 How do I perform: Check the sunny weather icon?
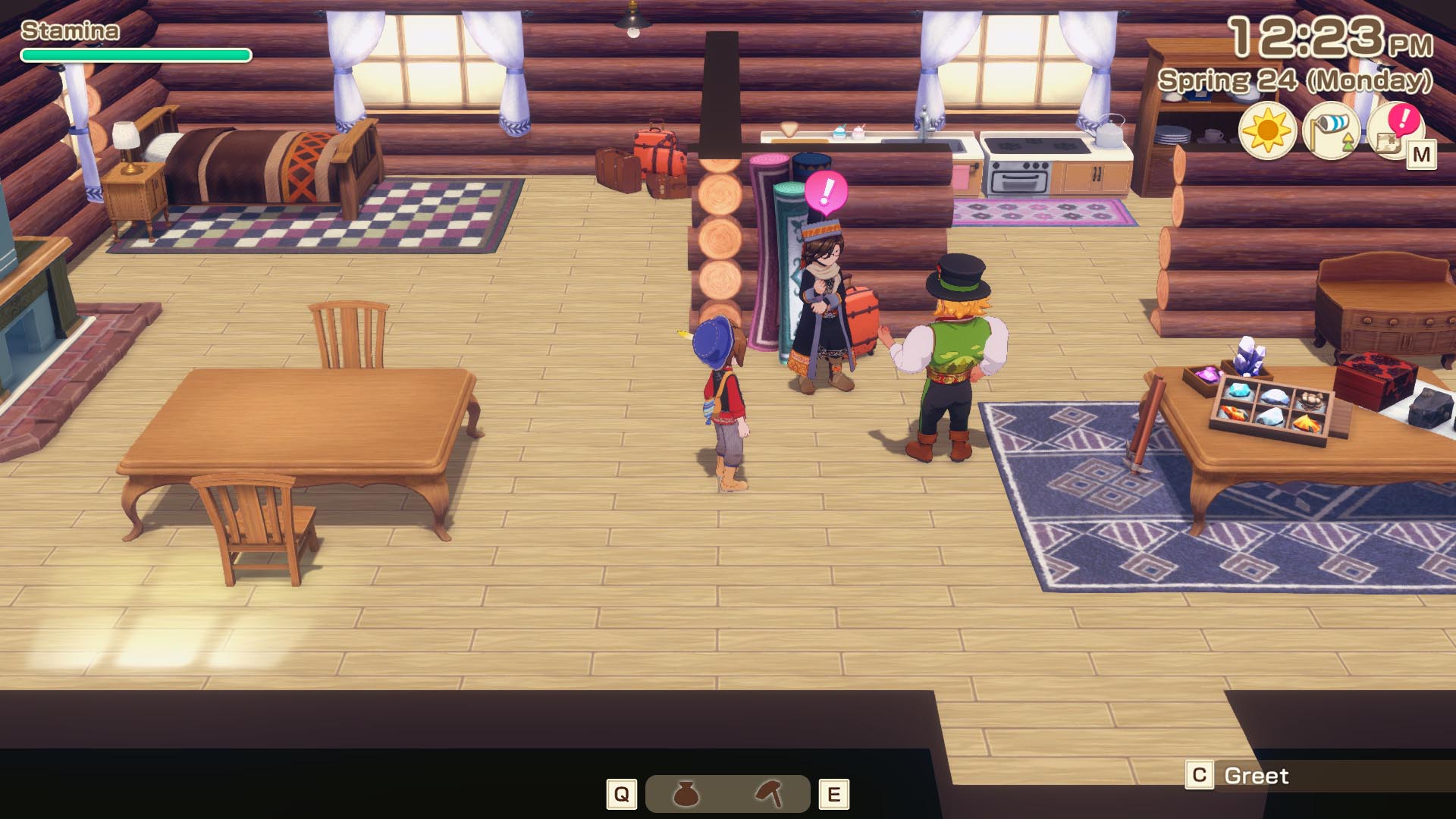point(1267,132)
